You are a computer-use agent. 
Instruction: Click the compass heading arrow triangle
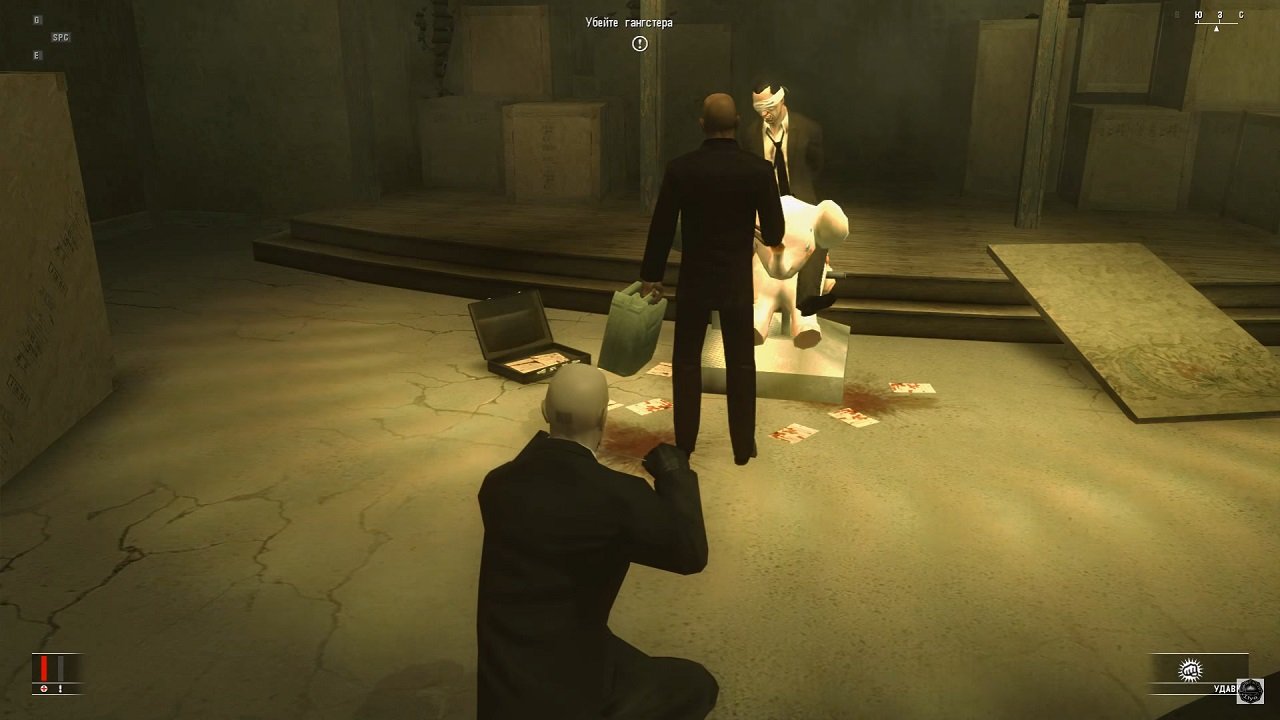(x=1217, y=29)
